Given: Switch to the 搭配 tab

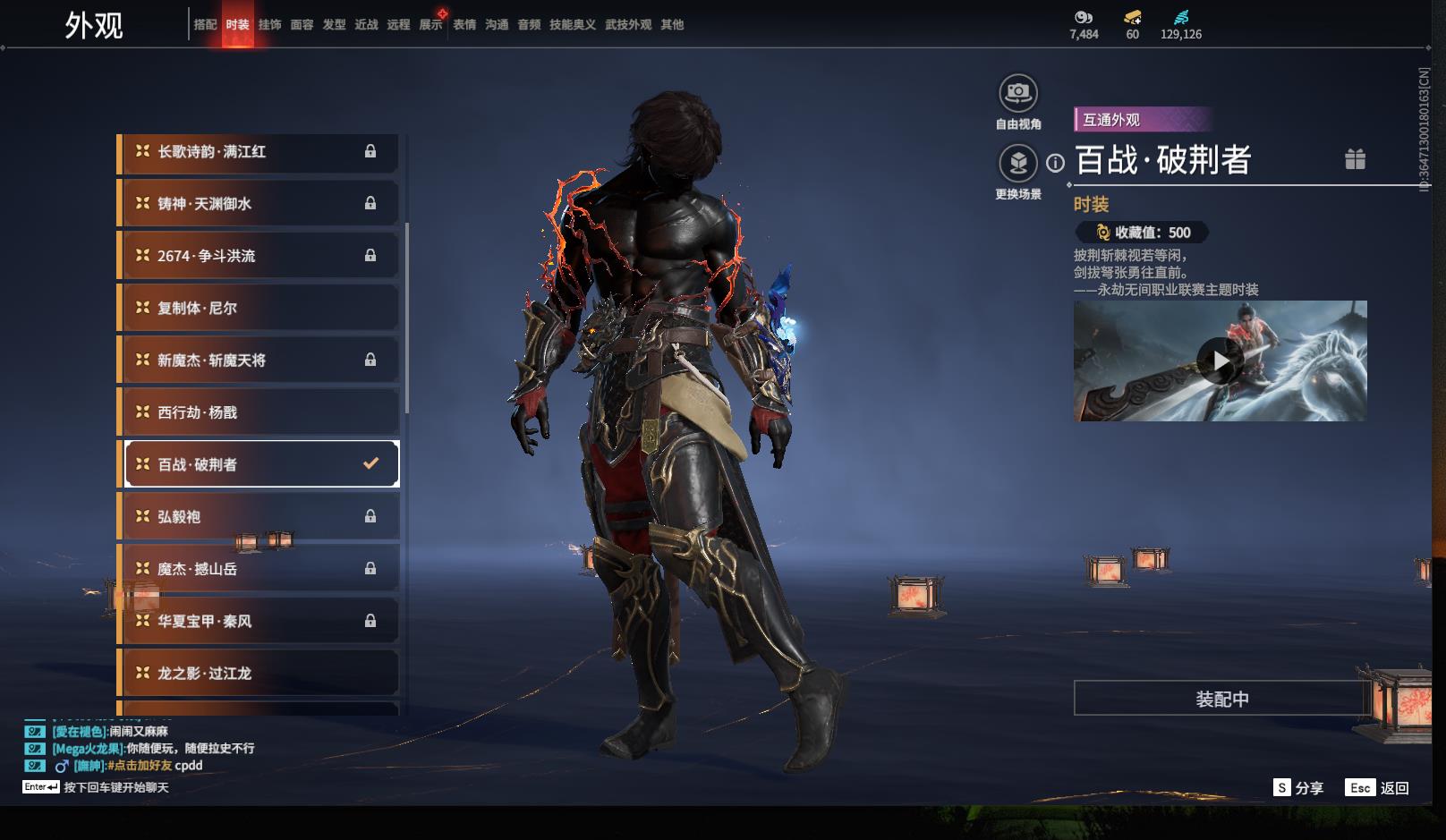Looking at the screenshot, I should pos(205,25).
